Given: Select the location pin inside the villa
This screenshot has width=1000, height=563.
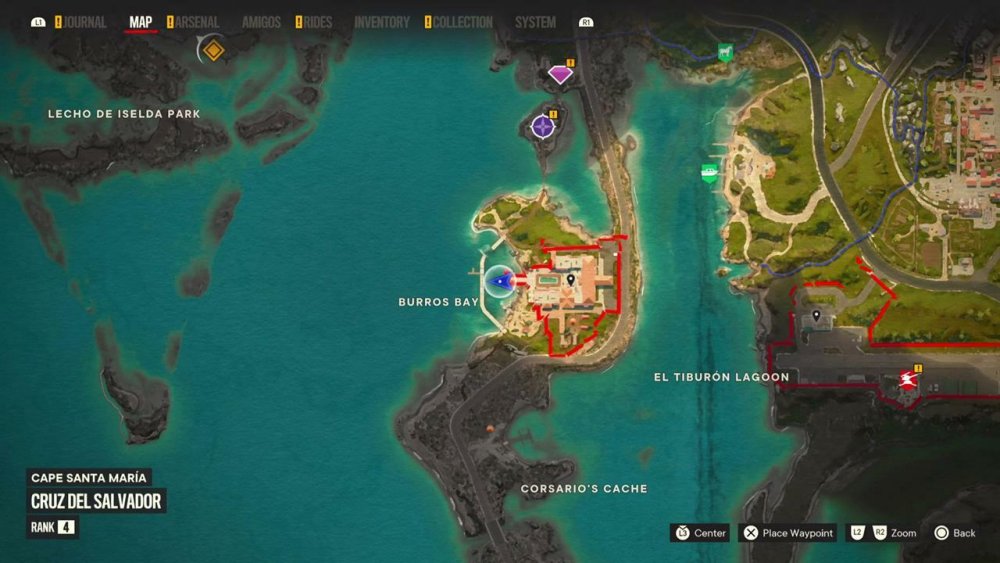Looking at the screenshot, I should (570, 281).
